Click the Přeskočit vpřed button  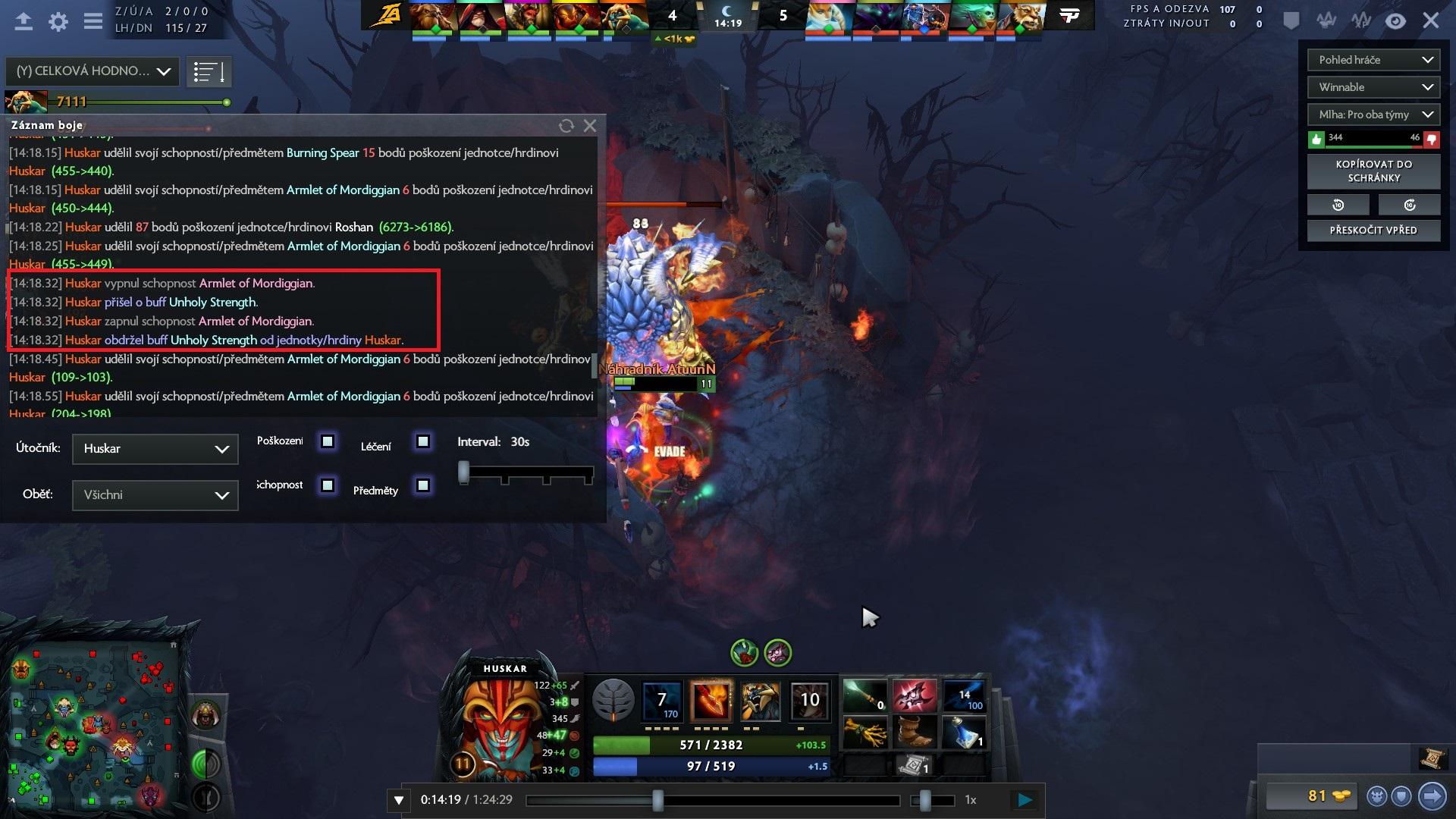coord(1373,231)
